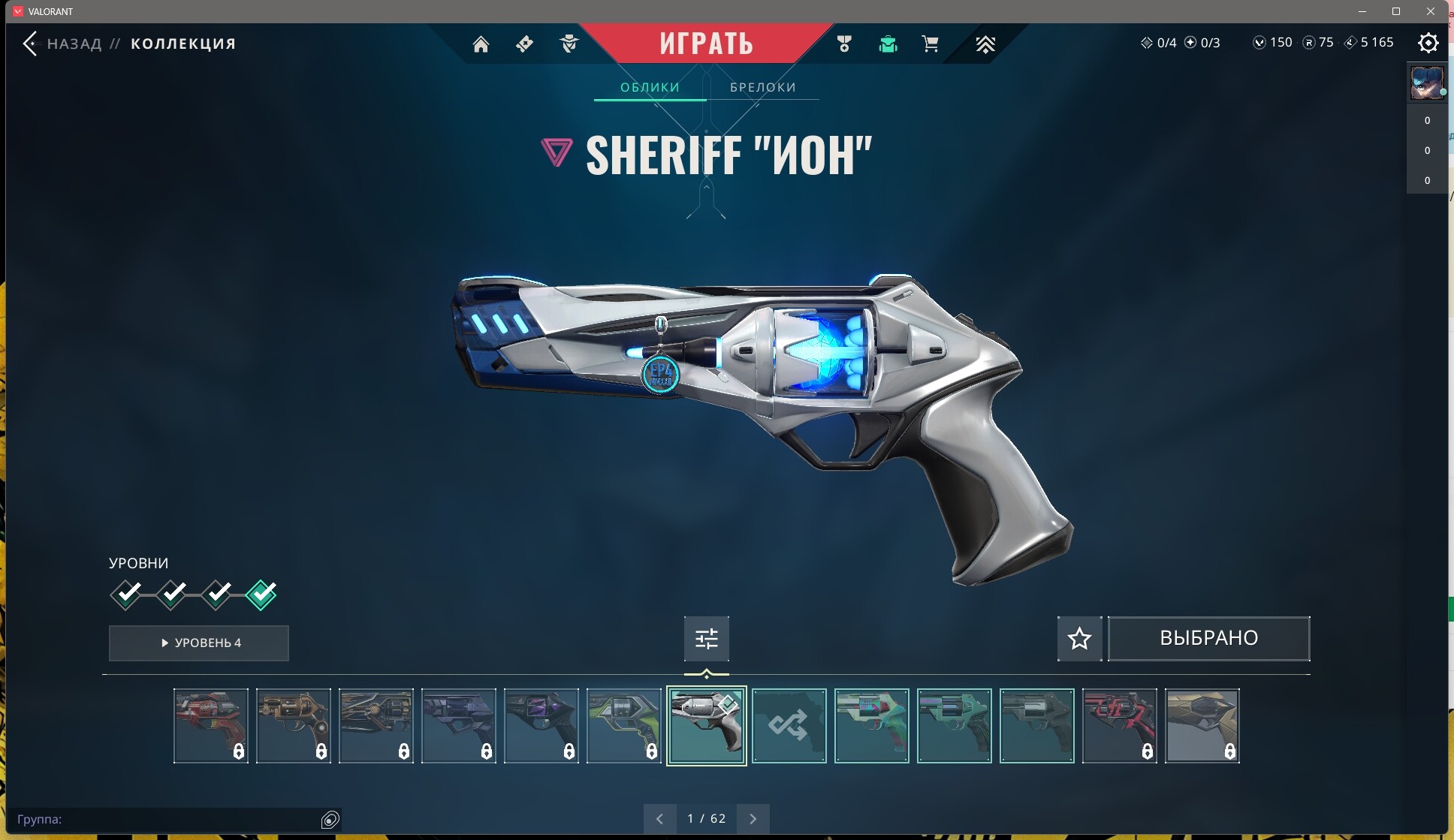Image resolution: width=1454 pixels, height=840 pixels.
Task: Select the ОБЛИКИ tab
Action: click(650, 87)
